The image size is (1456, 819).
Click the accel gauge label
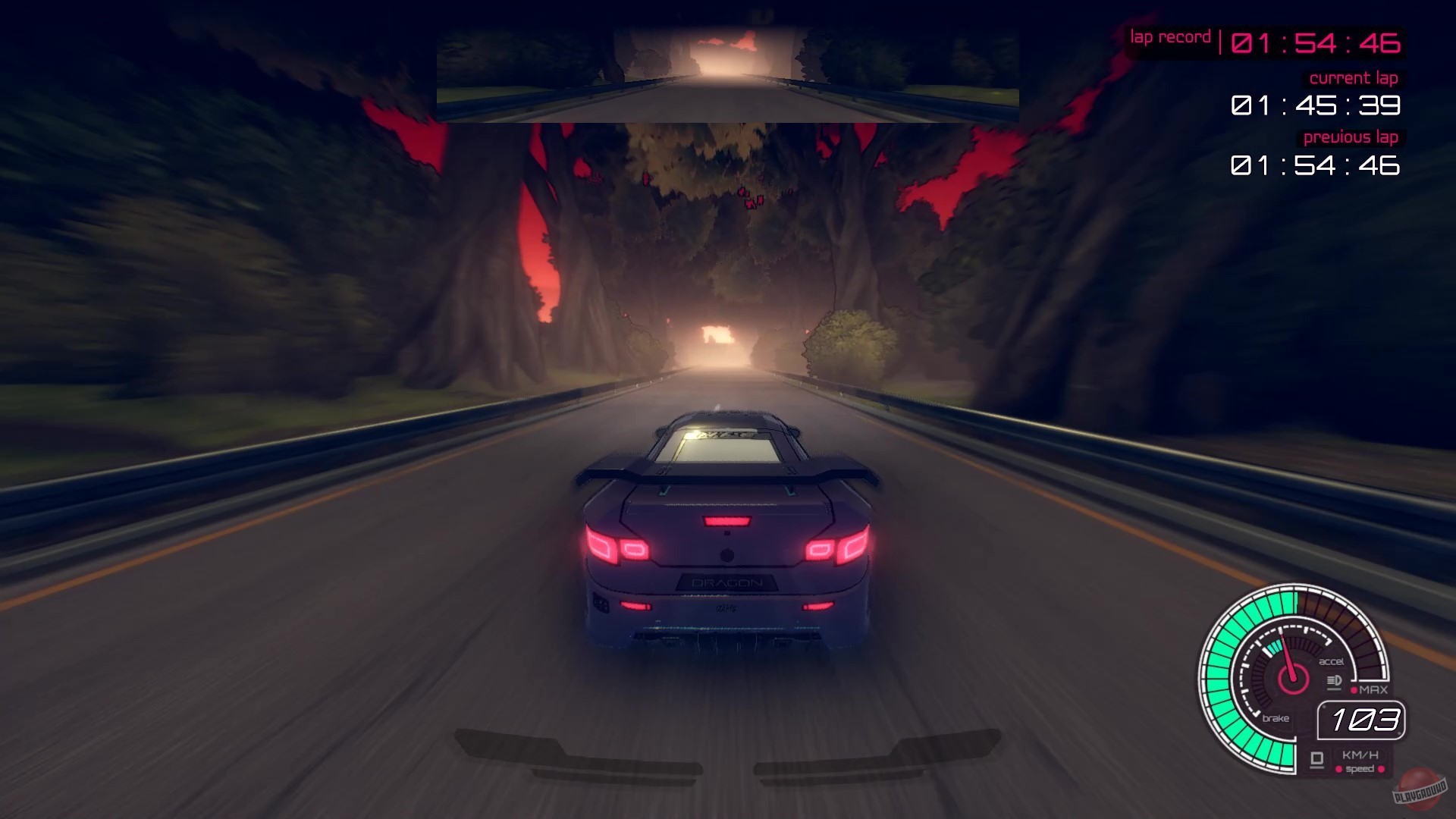point(1332,661)
